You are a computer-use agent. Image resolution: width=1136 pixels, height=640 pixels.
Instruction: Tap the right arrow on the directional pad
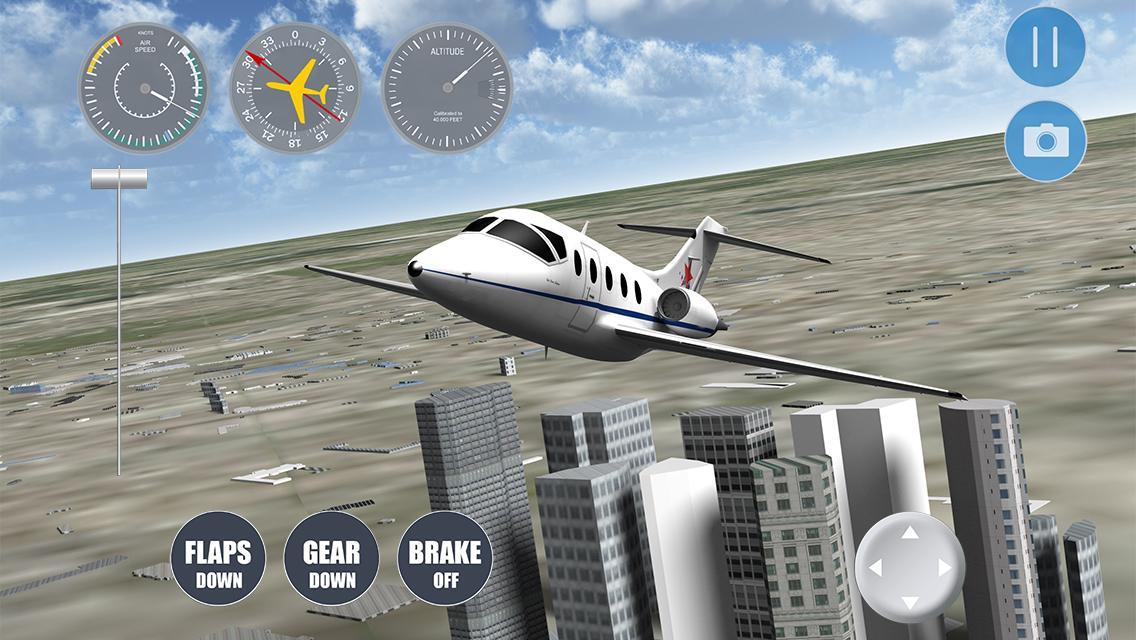click(945, 568)
